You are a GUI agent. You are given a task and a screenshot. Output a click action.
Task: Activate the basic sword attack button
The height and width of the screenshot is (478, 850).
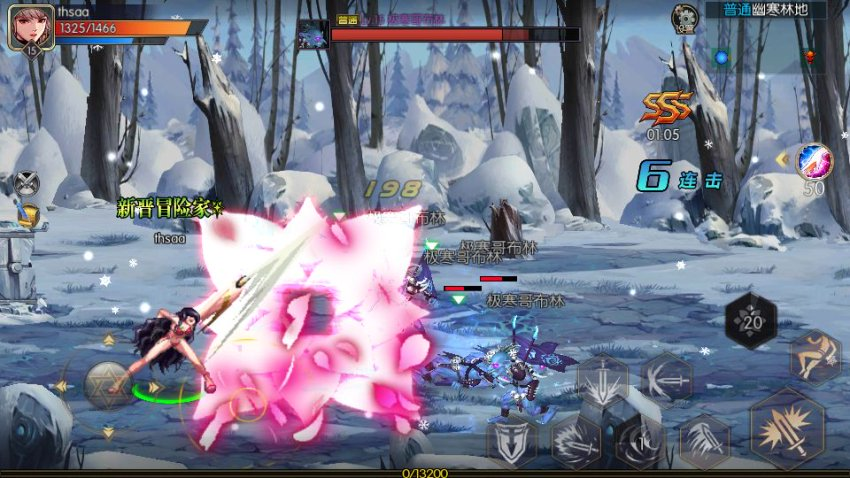(785, 429)
